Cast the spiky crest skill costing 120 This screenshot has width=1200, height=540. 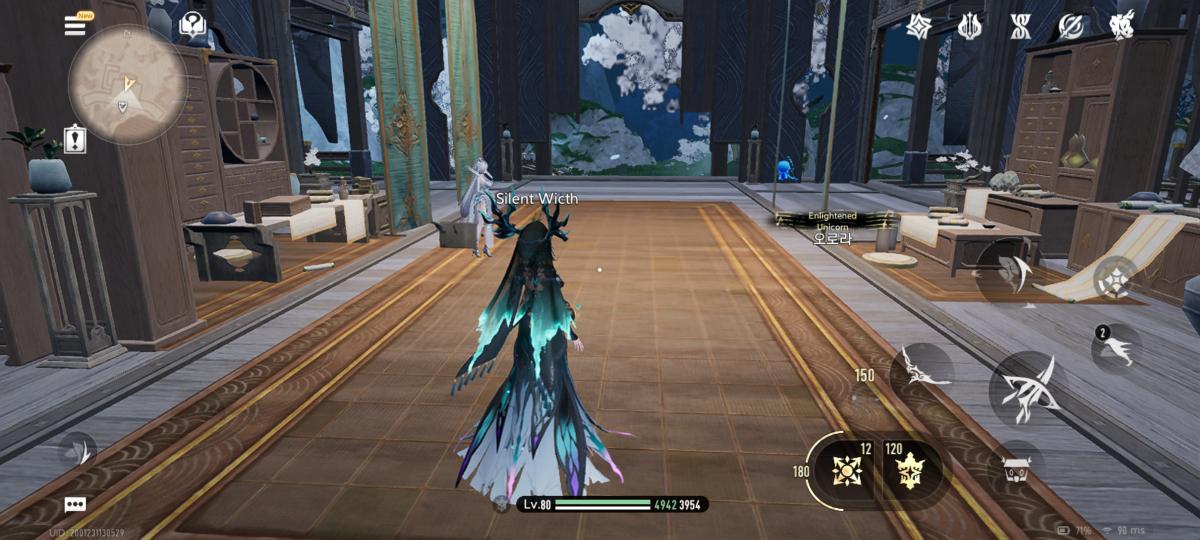(x=912, y=468)
